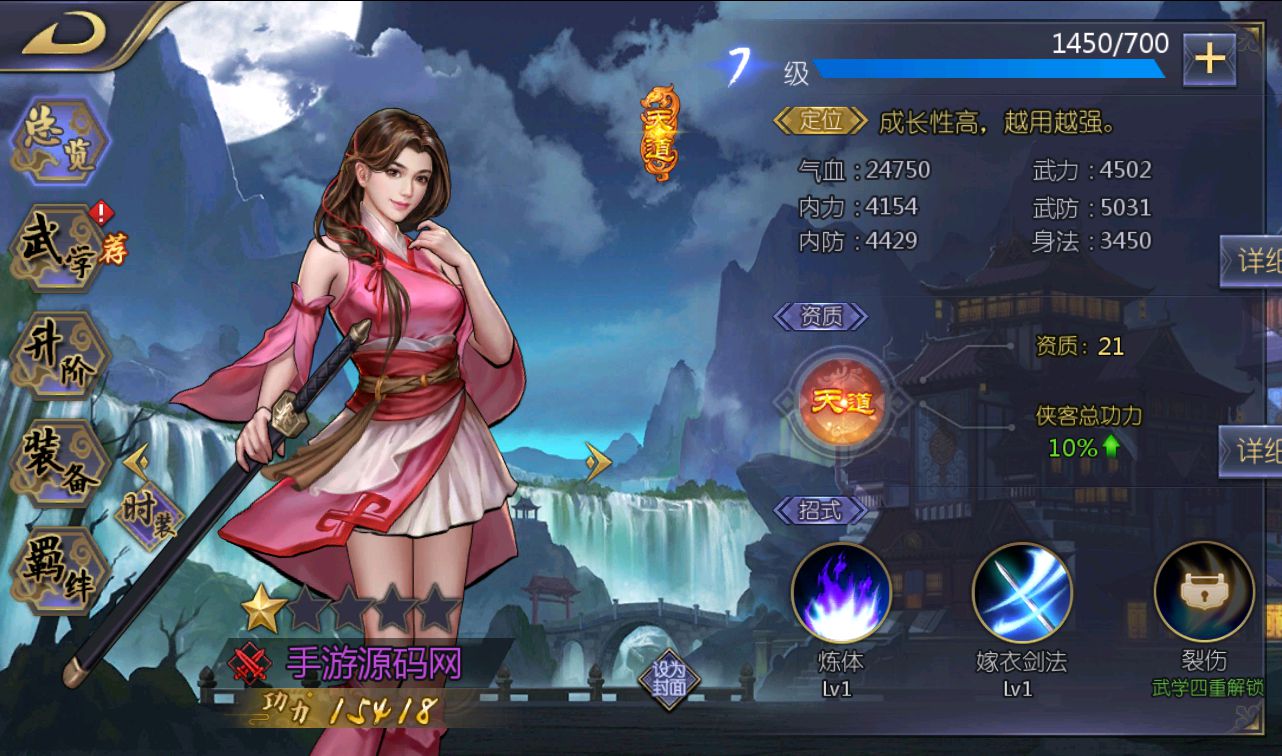This screenshot has width=1282, height=756.
Task: Expand the top 详细 attributes details panel
Action: coord(1255,258)
